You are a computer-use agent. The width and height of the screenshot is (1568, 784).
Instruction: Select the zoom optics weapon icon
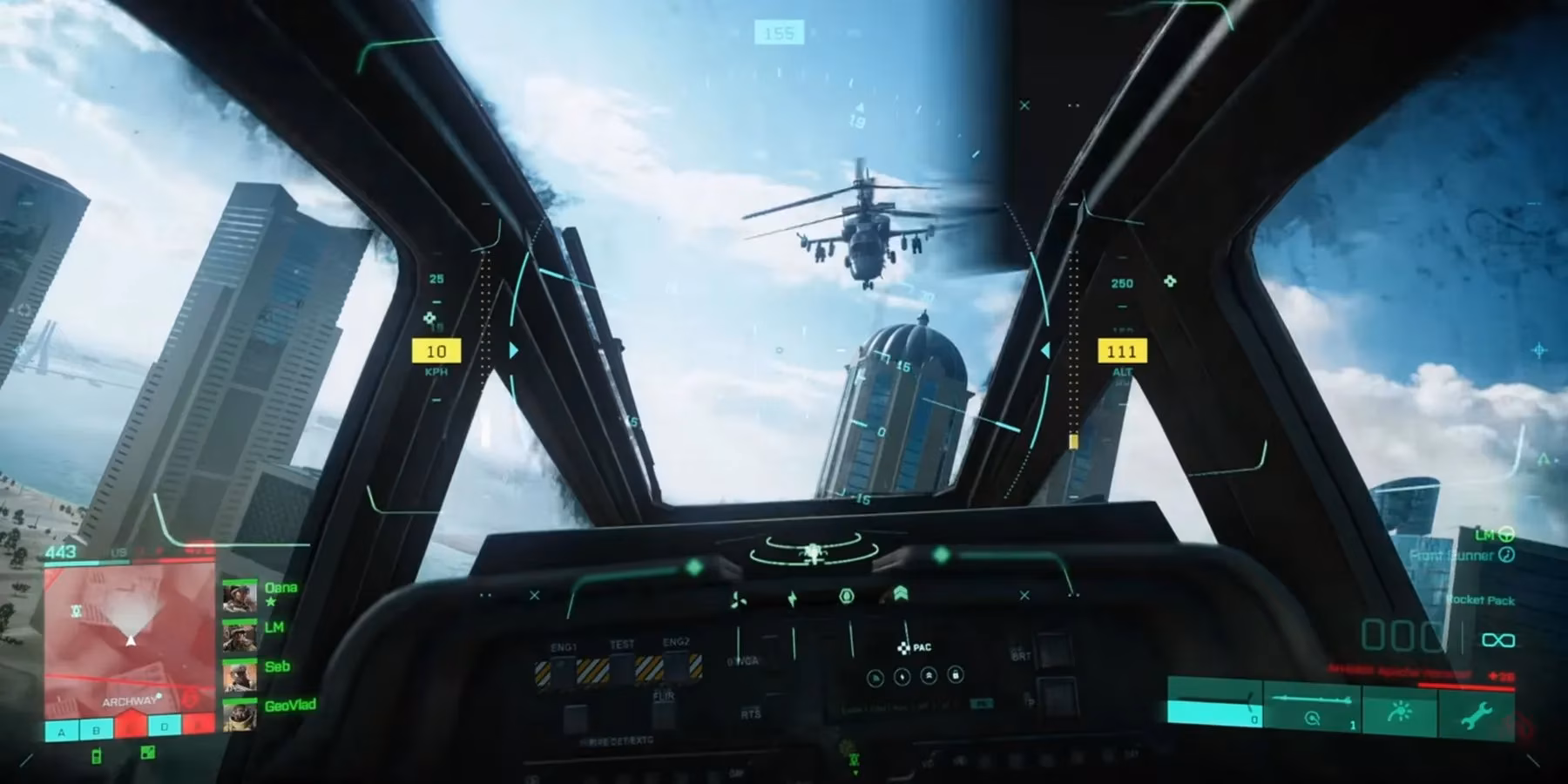(1313, 718)
